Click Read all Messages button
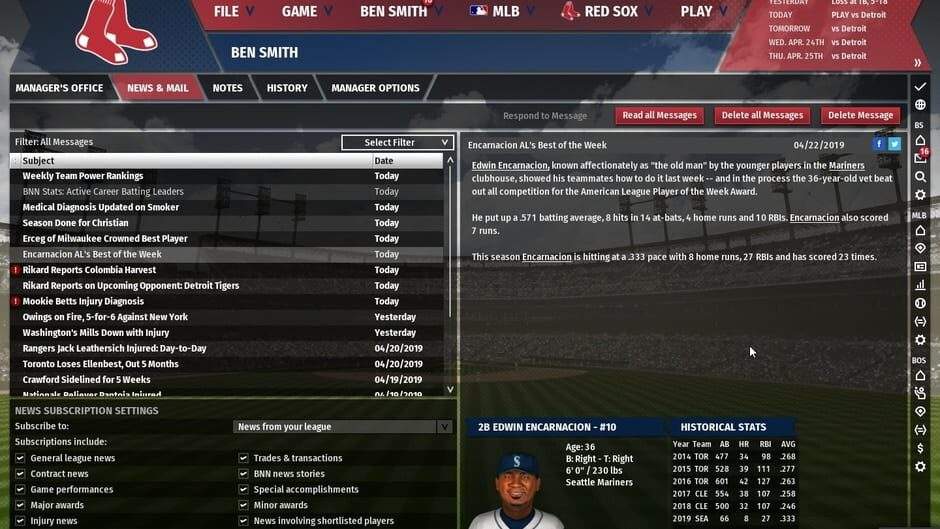The width and height of the screenshot is (940, 529). (659, 115)
